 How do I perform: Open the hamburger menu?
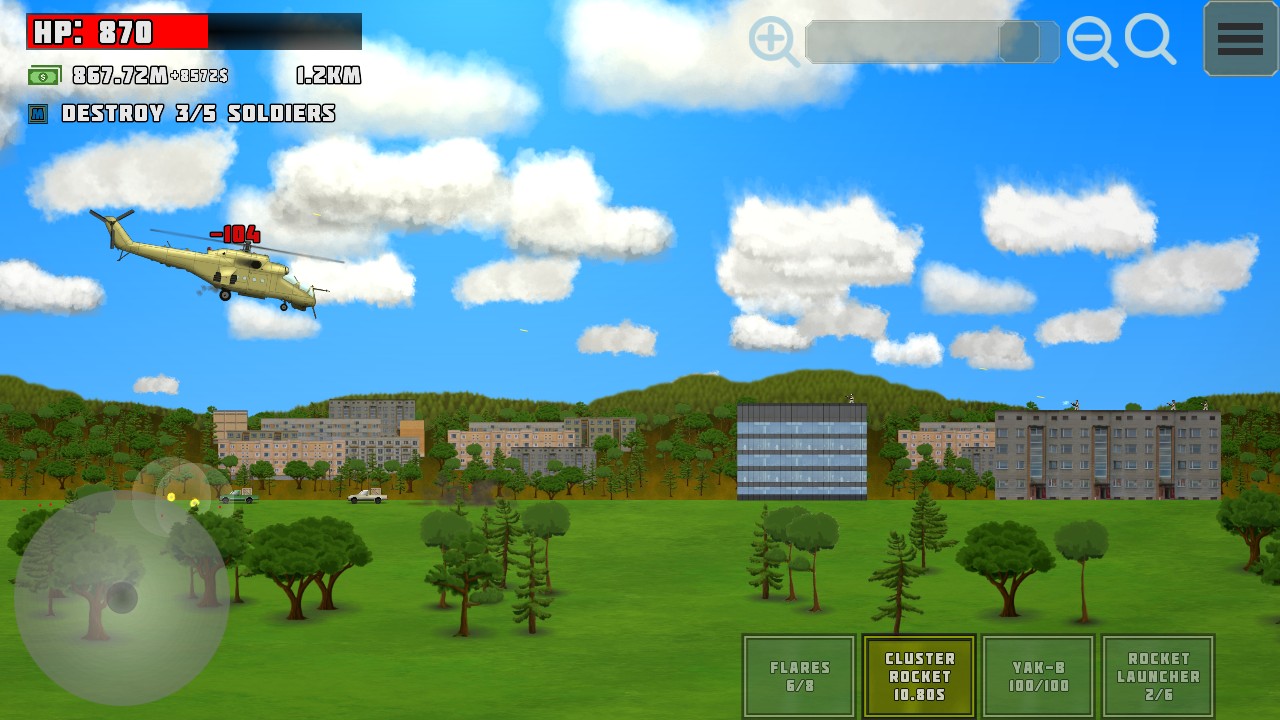(1240, 39)
